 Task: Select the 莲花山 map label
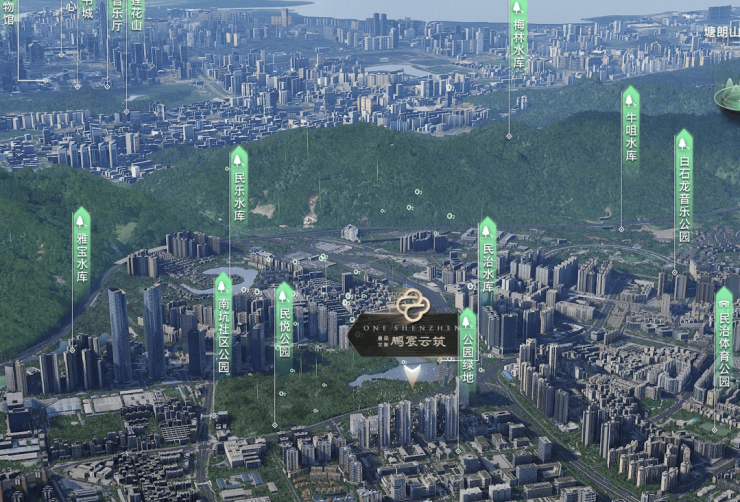pyautogui.click(x=136, y=14)
